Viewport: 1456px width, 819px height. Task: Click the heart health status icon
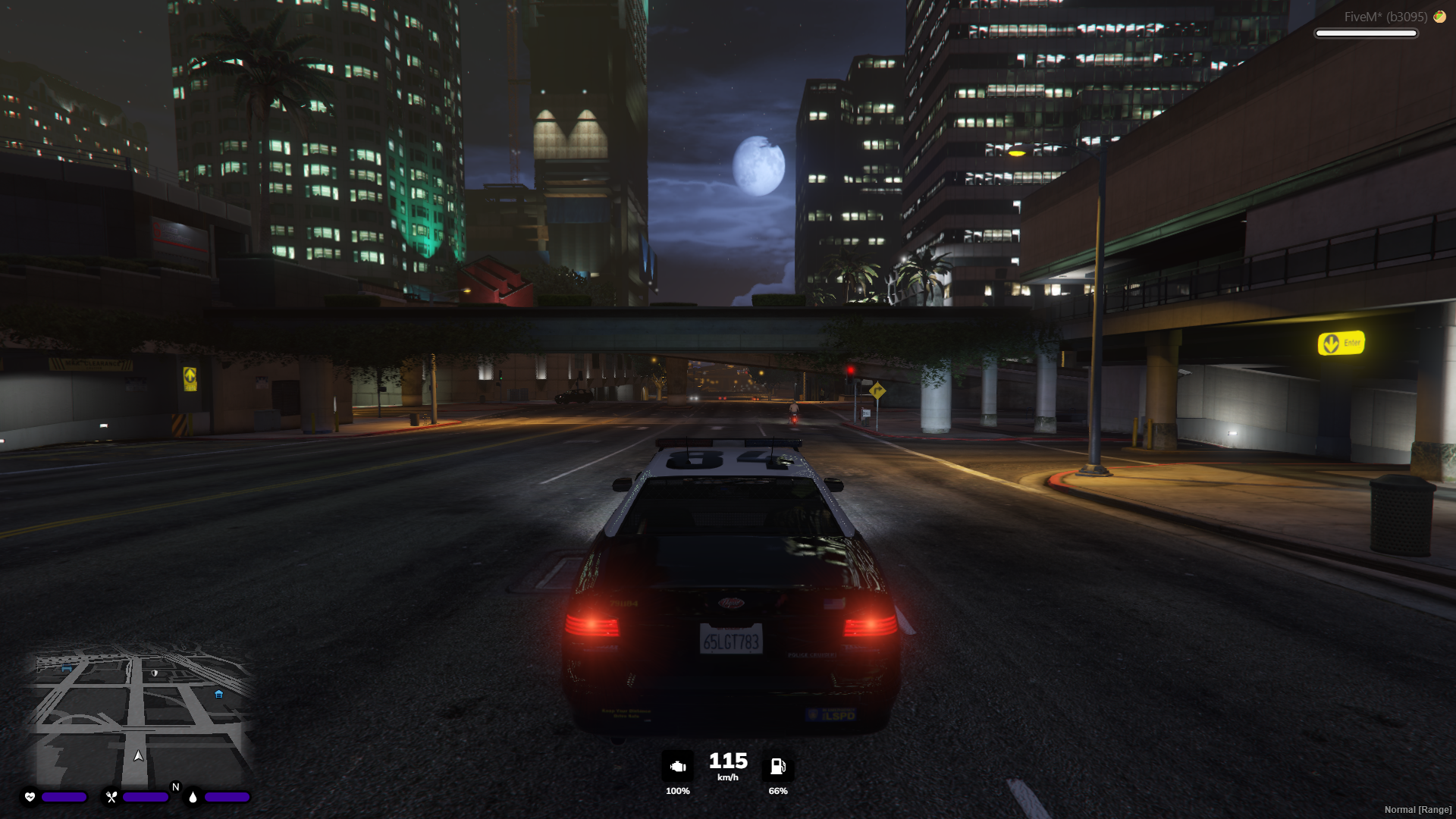tap(28, 797)
